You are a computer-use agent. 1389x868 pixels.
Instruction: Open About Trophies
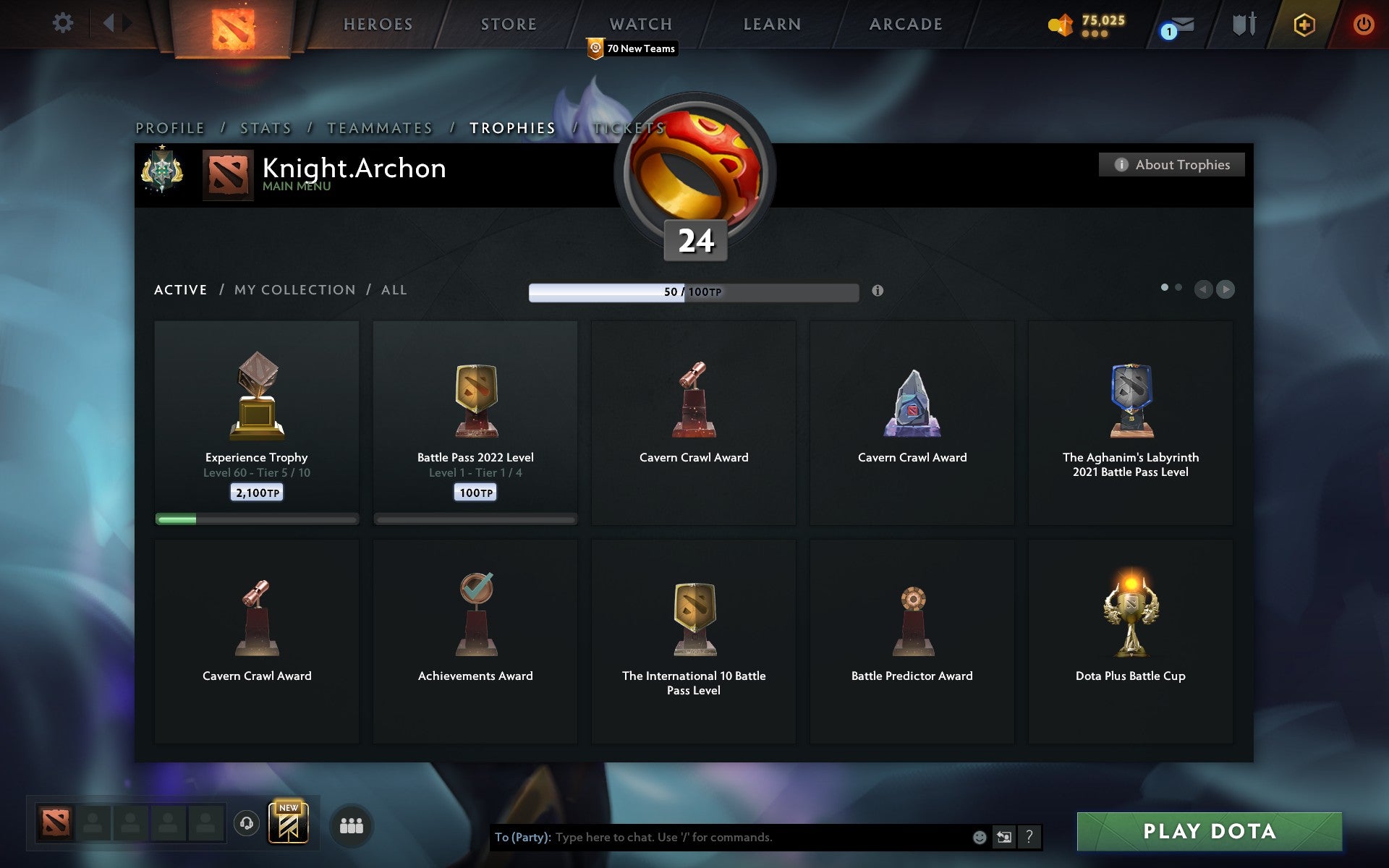pyautogui.click(x=1171, y=164)
